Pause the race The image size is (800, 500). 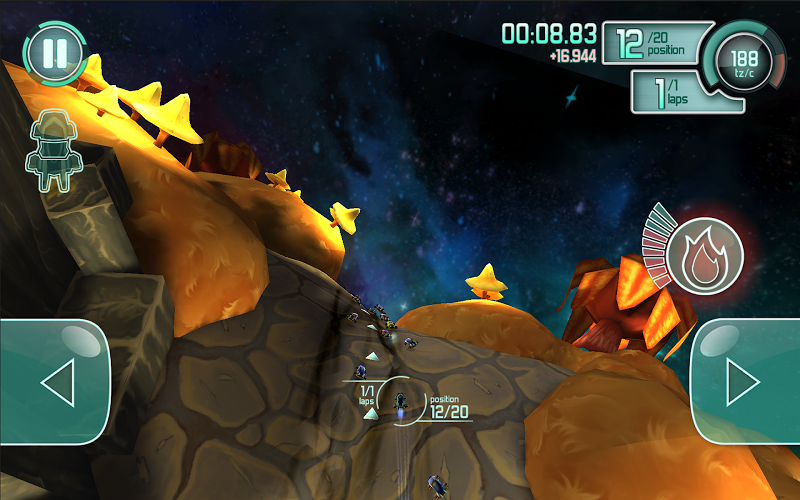[x=54, y=52]
